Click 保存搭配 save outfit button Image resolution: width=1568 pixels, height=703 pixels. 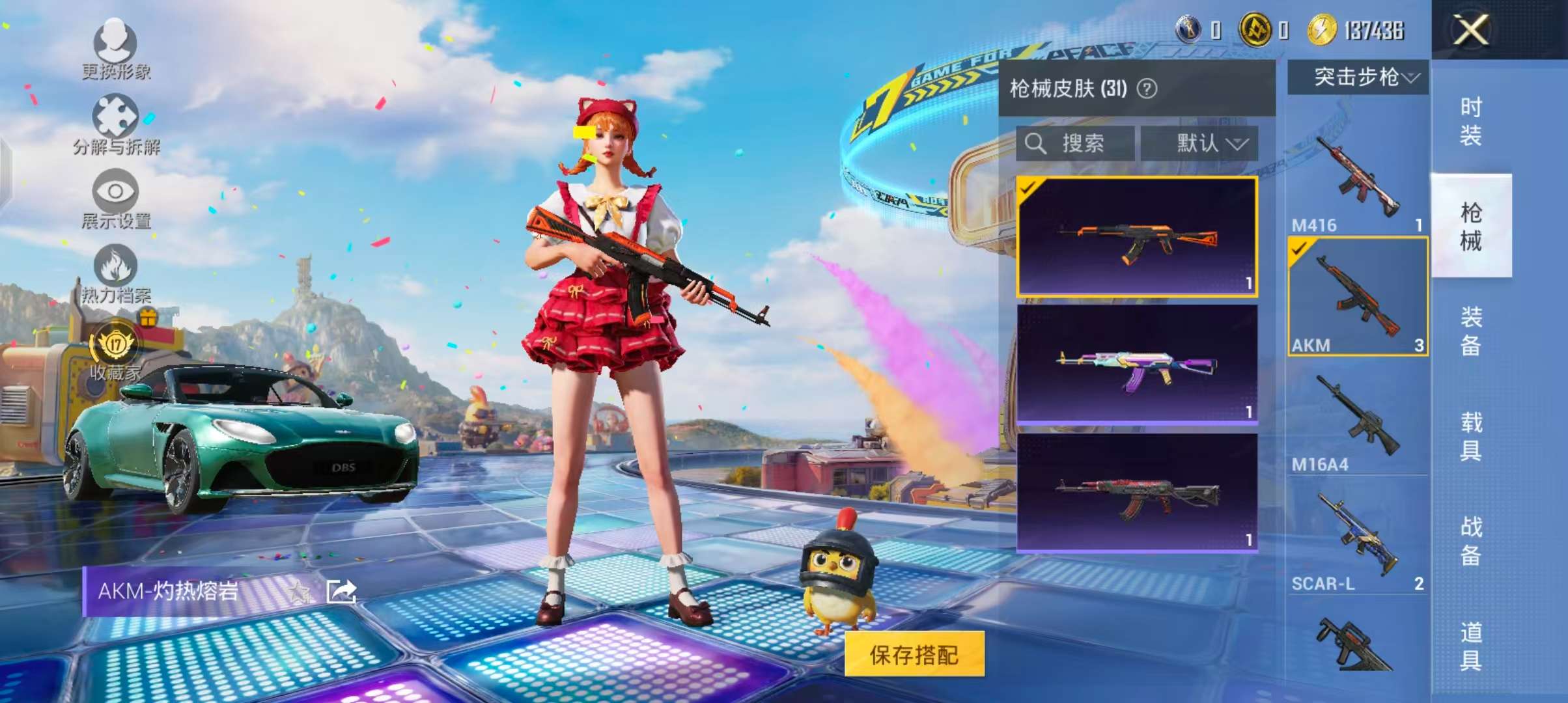914,654
